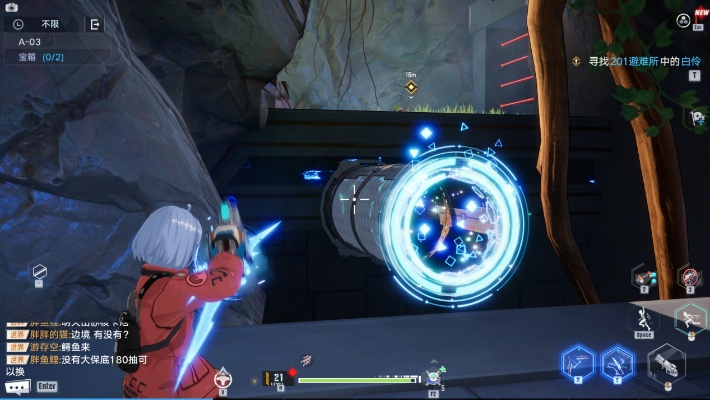This screenshot has height=400, width=710.
Task: Activate the jump skill hexagon
Action: tap(643, 319)
